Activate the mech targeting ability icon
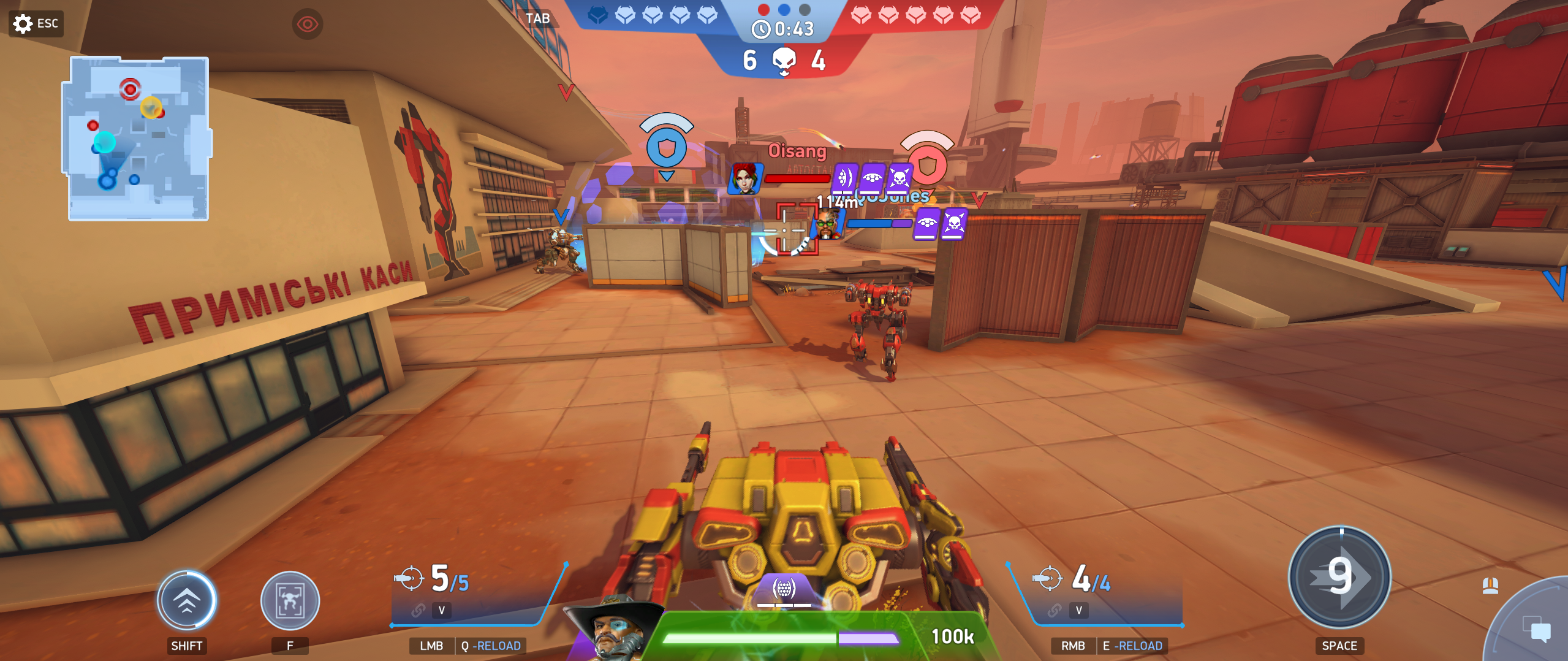The width and height of the screenshot is (1568, 661). [290, 601]
